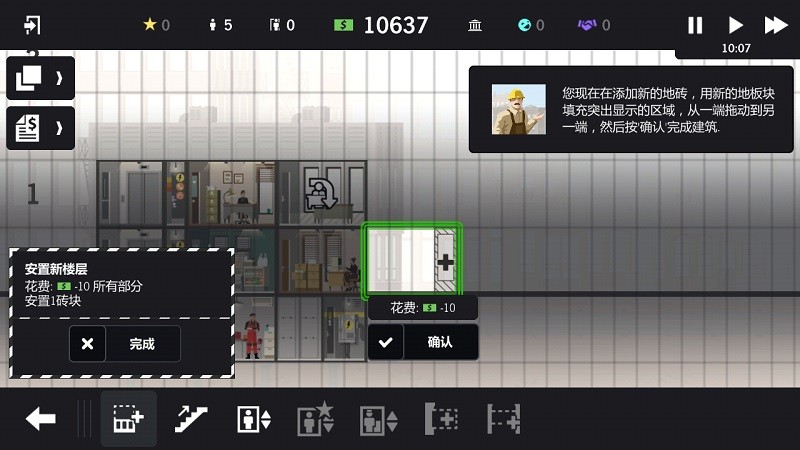Choose the staircase build tool
Viewport: 800px width, 450px height.
pos(190,419)
